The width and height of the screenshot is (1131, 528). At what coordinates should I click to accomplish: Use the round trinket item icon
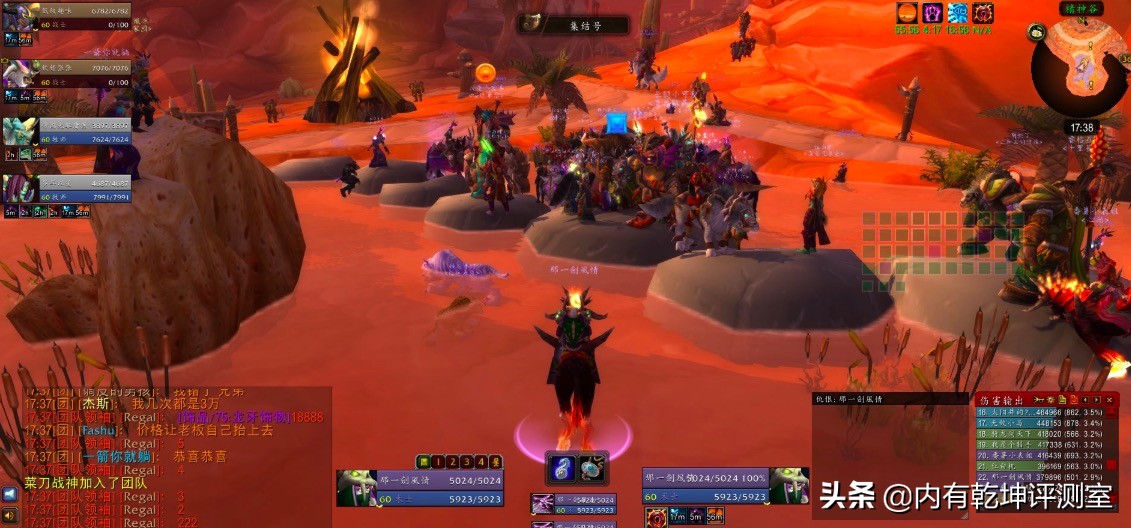pos(591,467)
